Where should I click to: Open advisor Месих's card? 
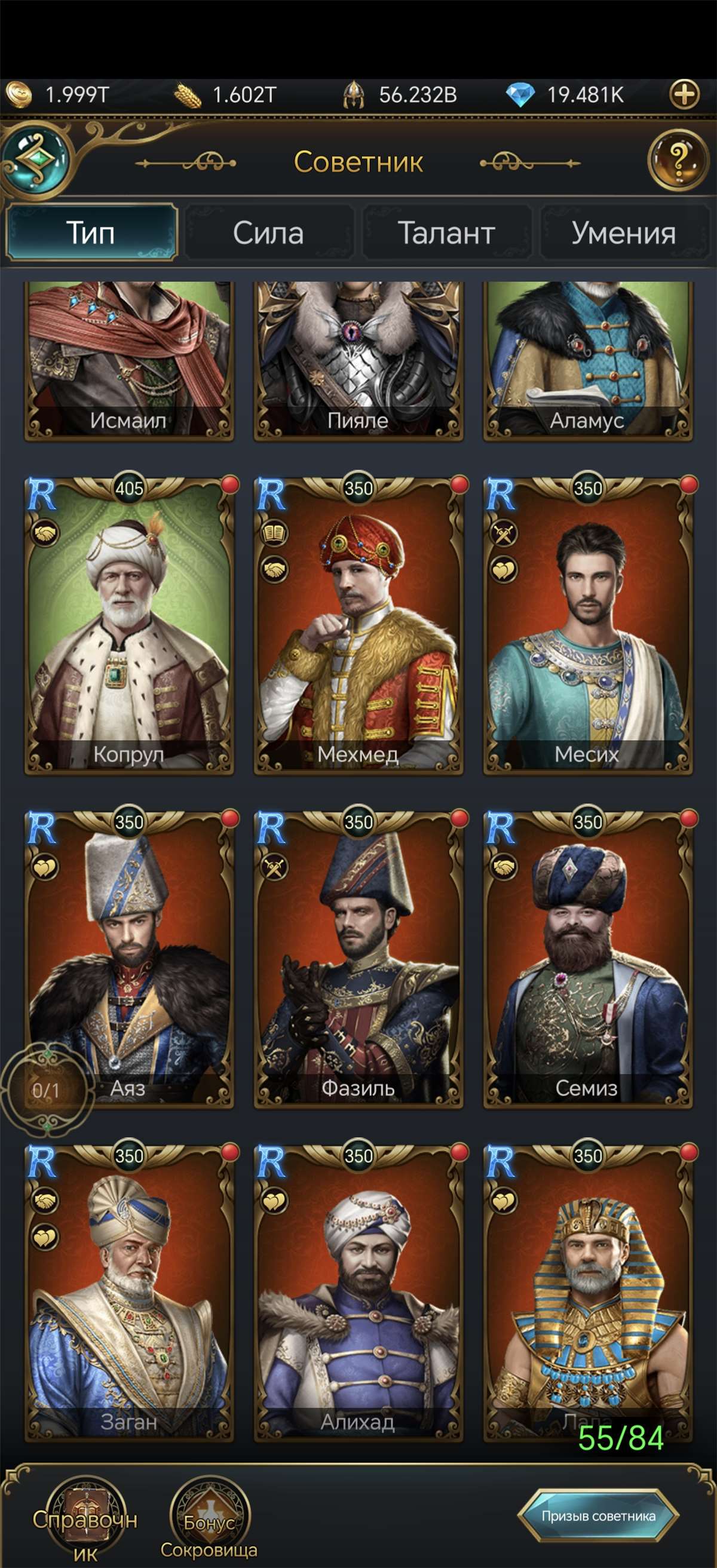point(587,627)
